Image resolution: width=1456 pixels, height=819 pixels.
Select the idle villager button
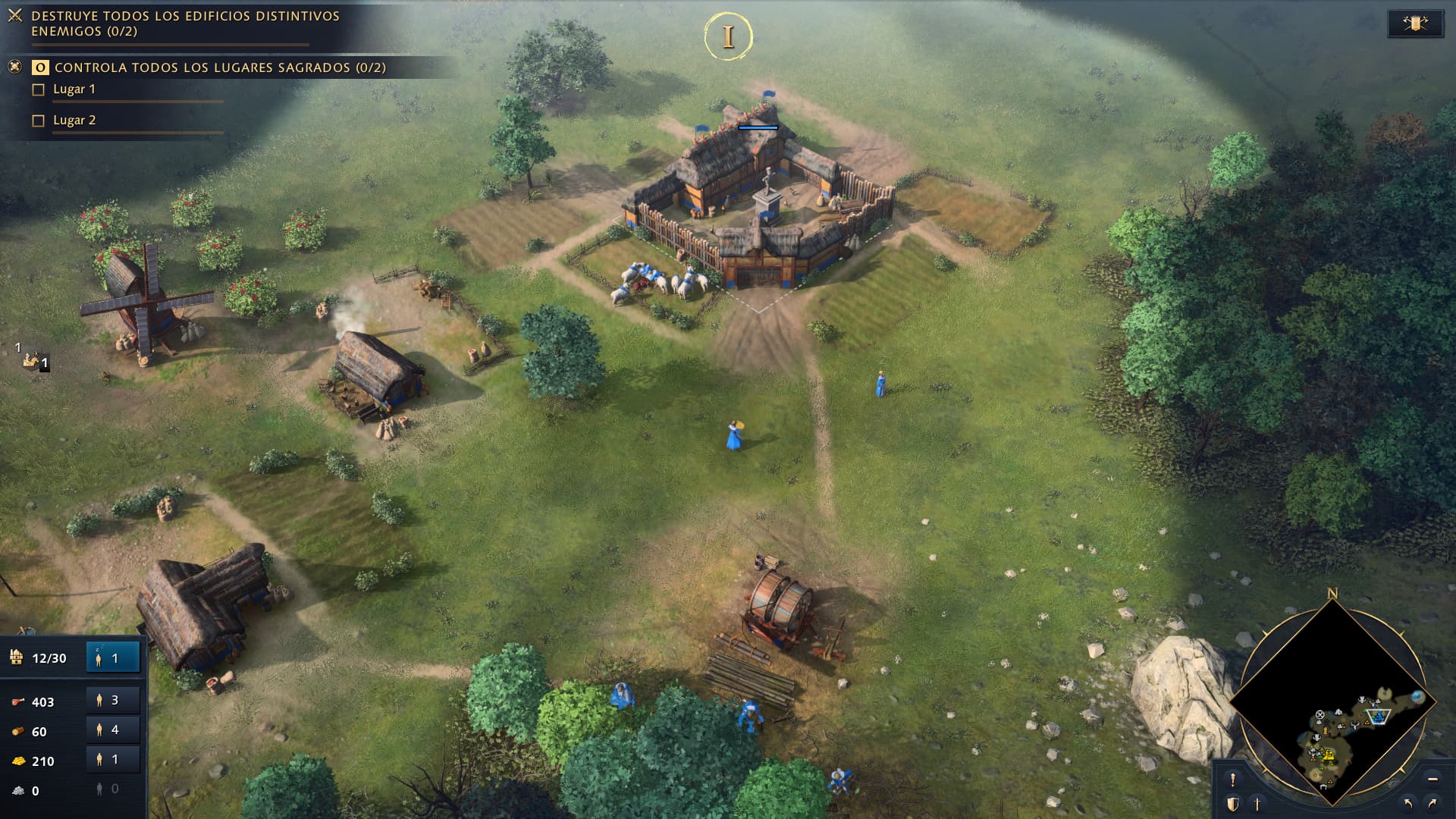(x=113, y=657)
